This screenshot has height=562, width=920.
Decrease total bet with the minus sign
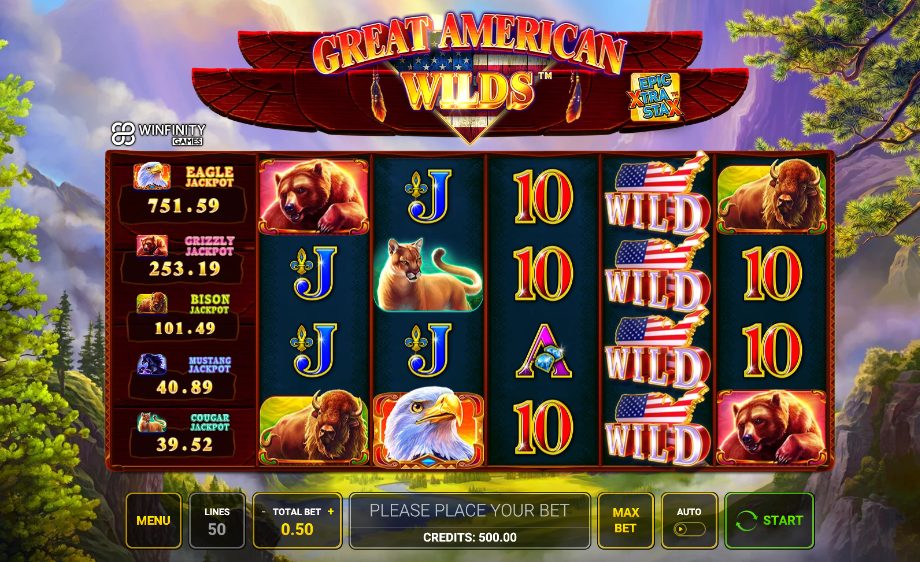coord(264,511)
